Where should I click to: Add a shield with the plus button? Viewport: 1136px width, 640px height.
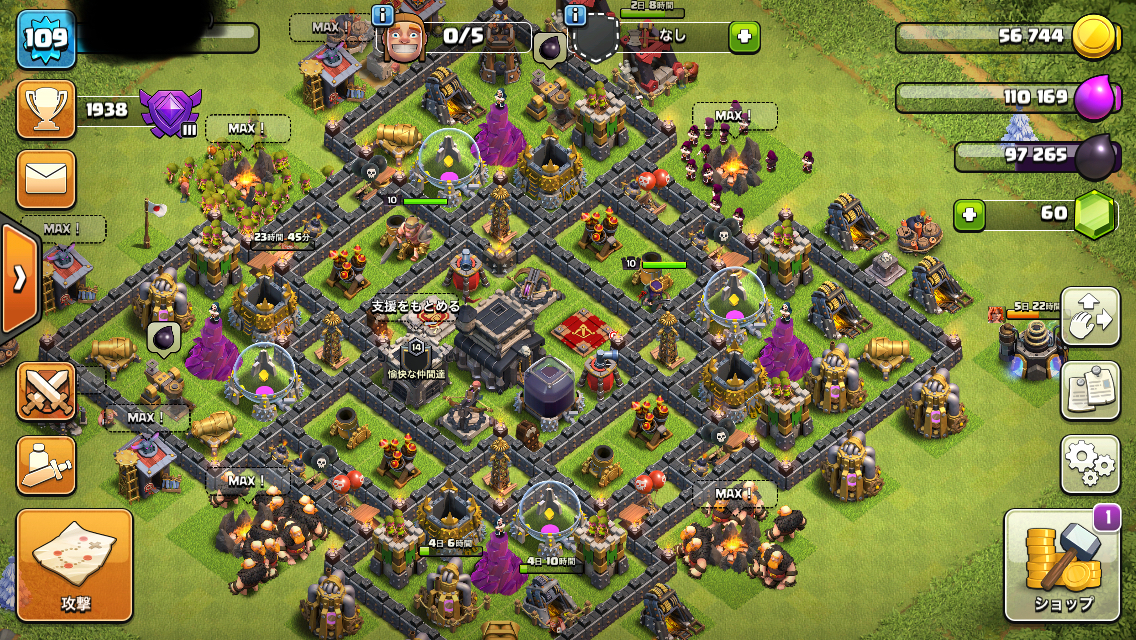pyautogui.click(x=743, y=38)
